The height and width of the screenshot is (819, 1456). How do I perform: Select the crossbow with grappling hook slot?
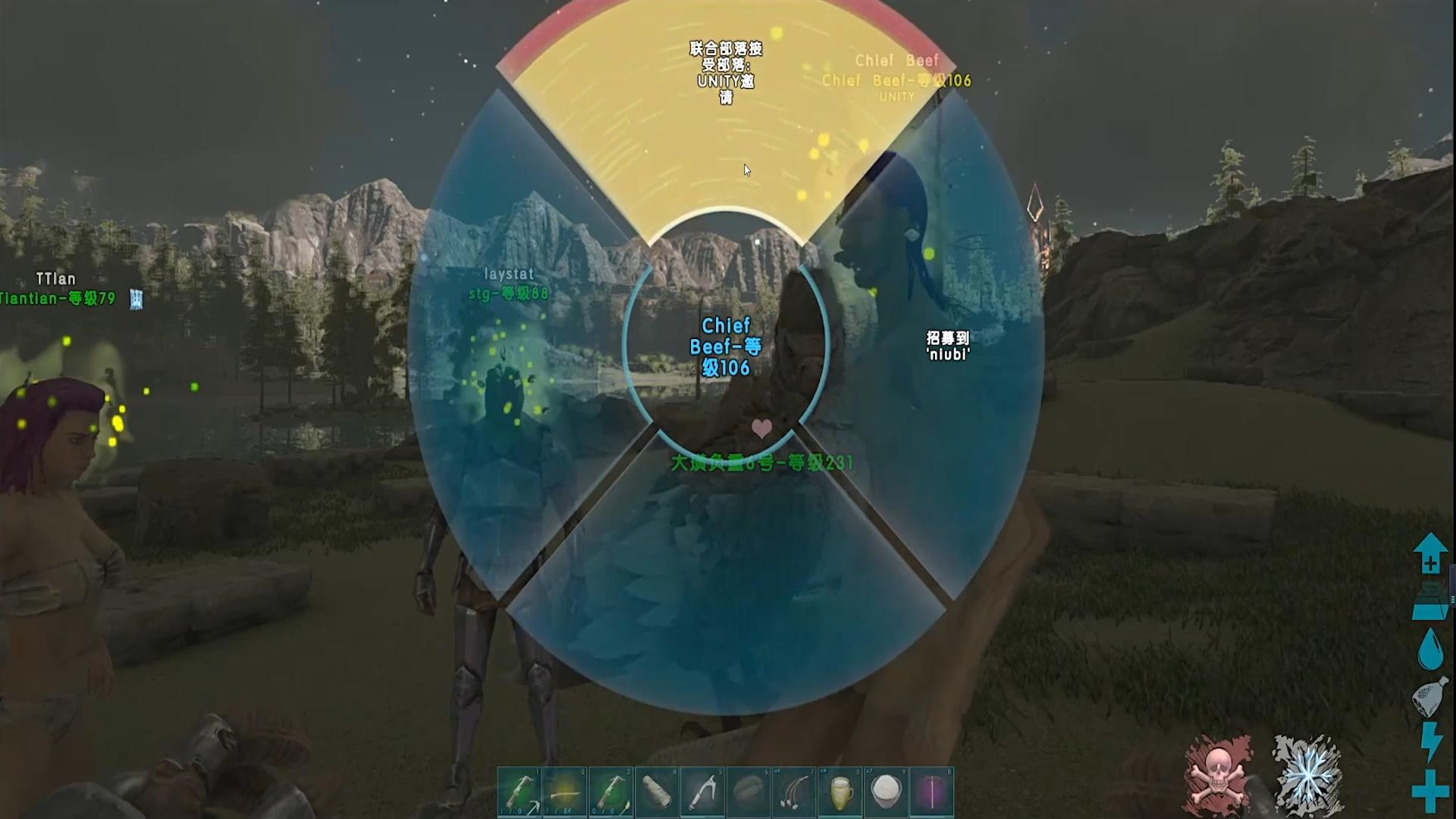coord(519,792)
